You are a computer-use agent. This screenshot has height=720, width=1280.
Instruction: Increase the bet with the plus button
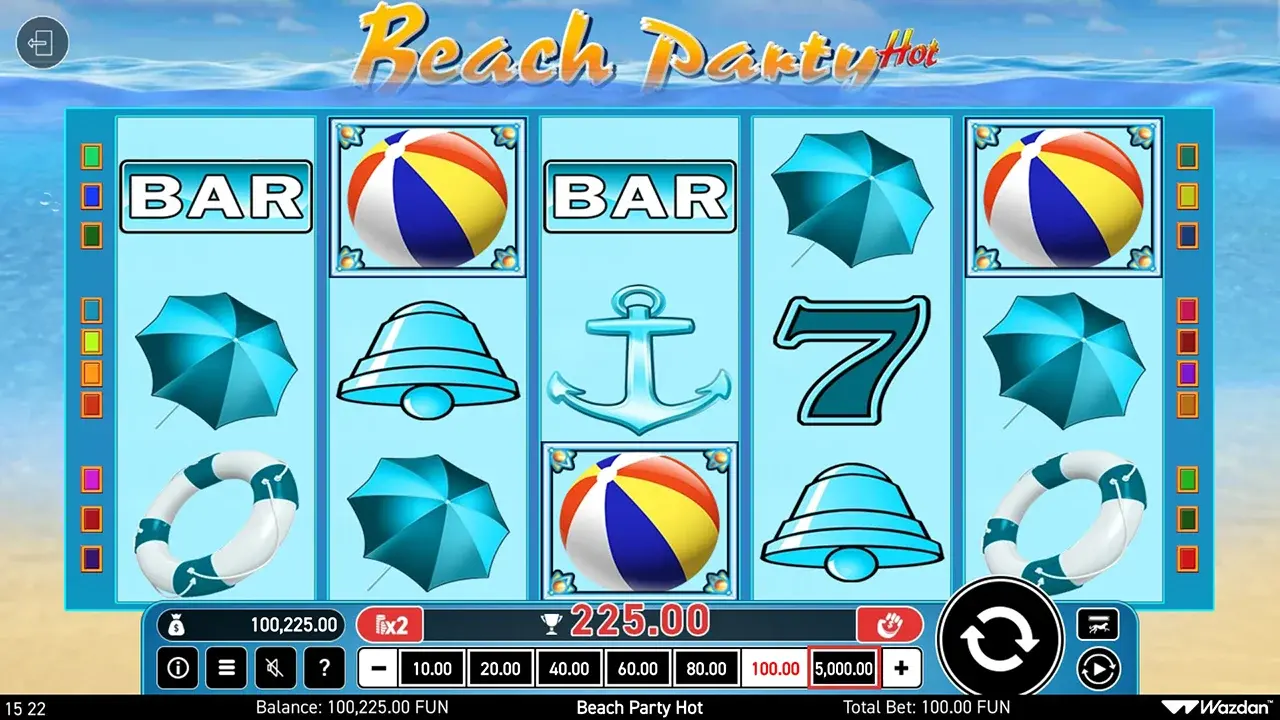(902, 668)
